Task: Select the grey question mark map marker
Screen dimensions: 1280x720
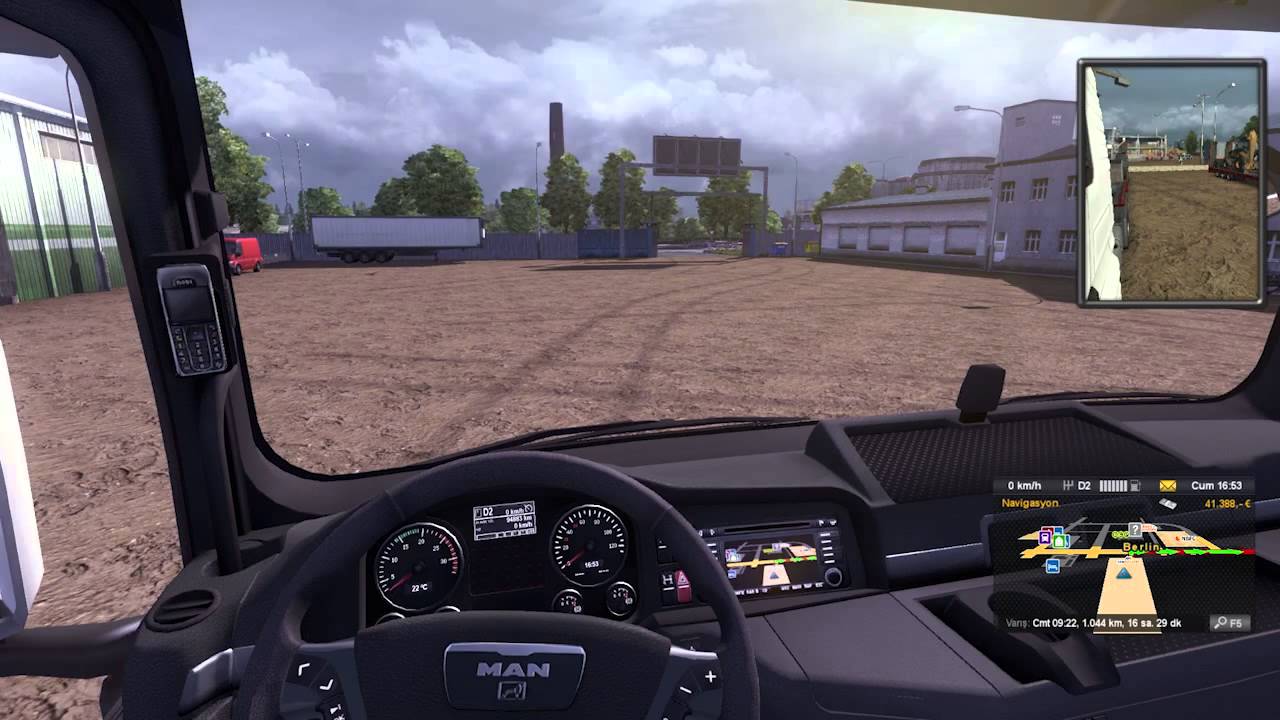Action: click(x=1135, y=529)
